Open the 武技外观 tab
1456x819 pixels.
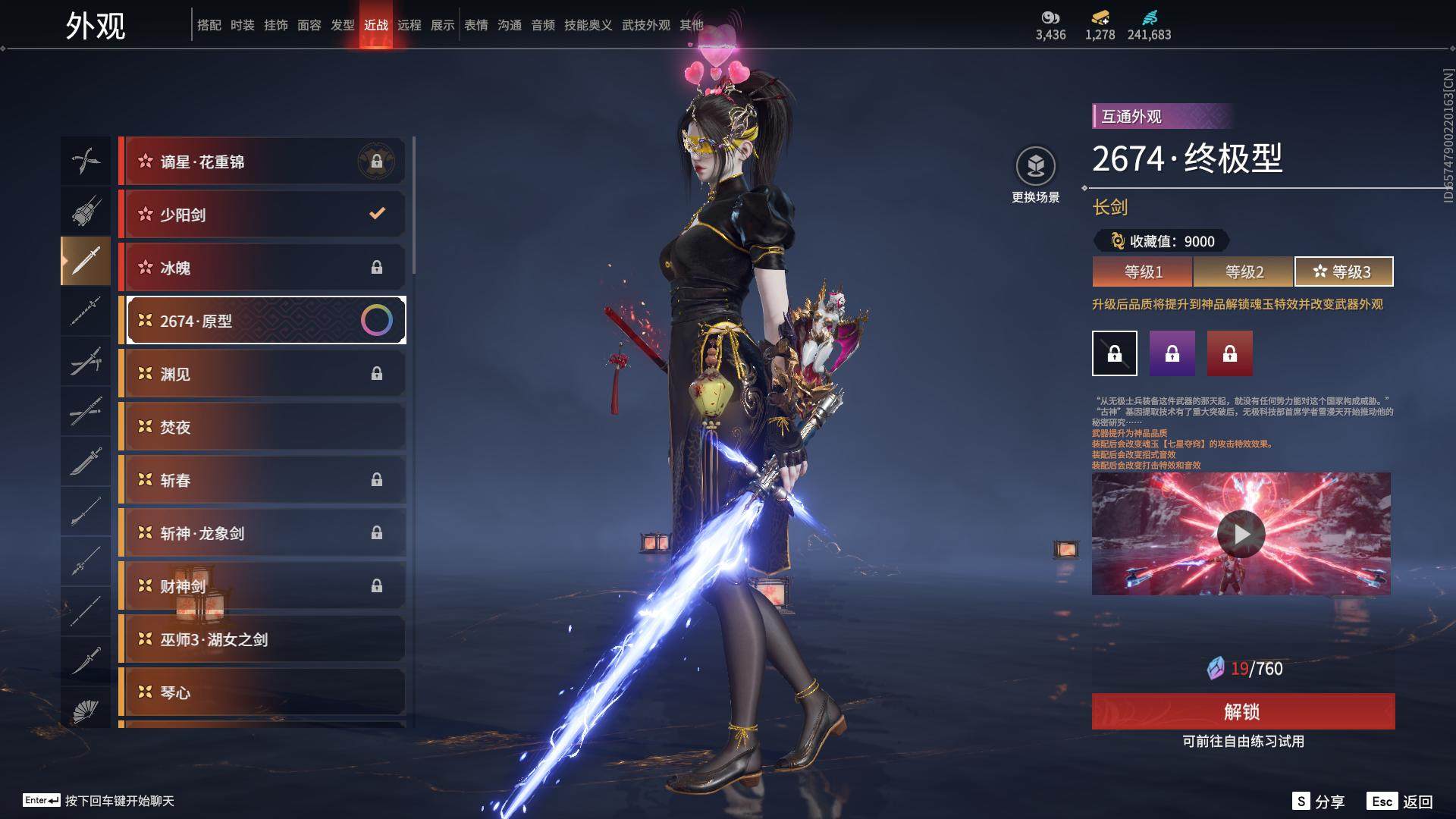[x=646, y=25]
